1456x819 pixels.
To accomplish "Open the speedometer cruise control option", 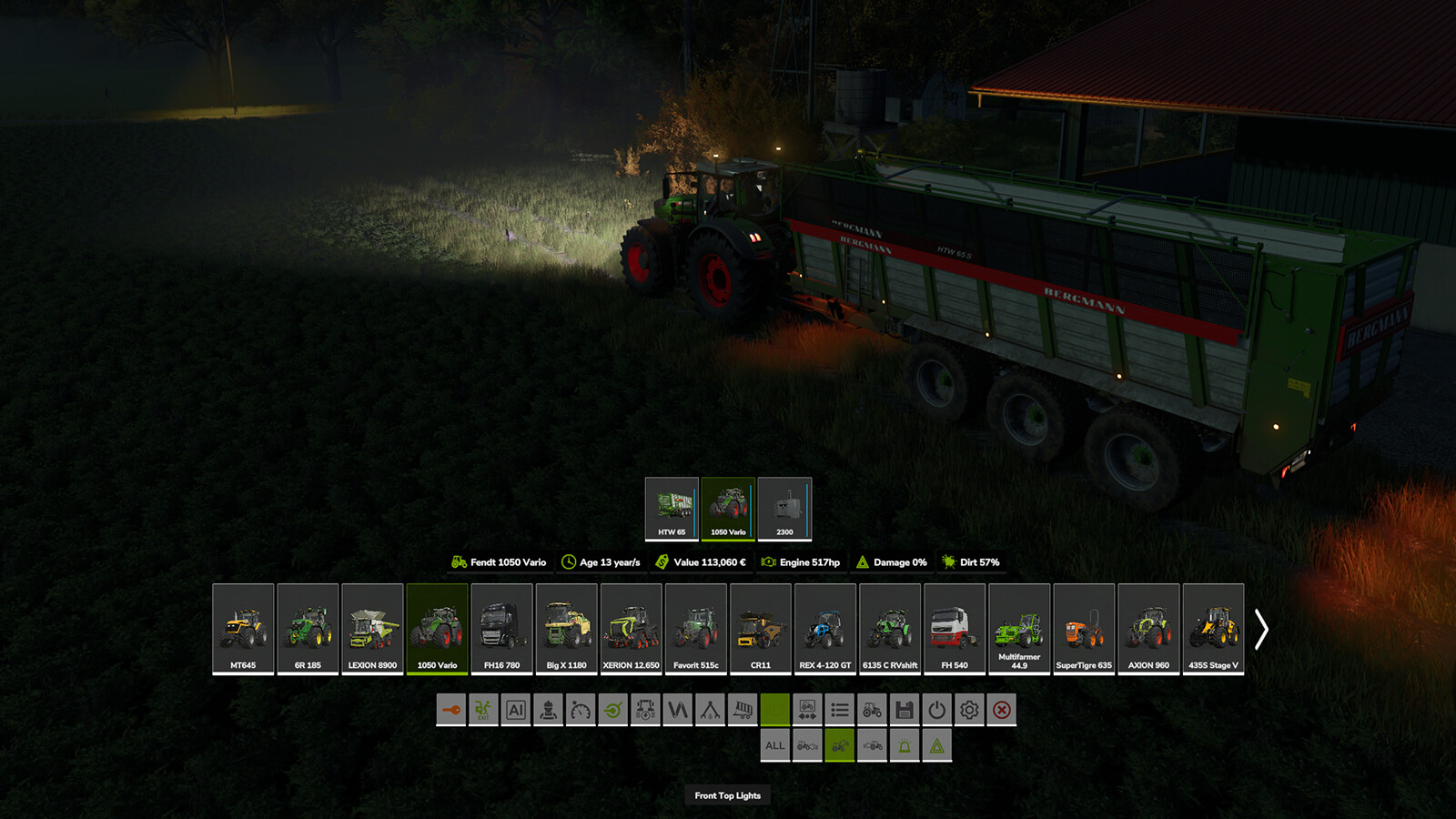I will click(x=581, y=710).
